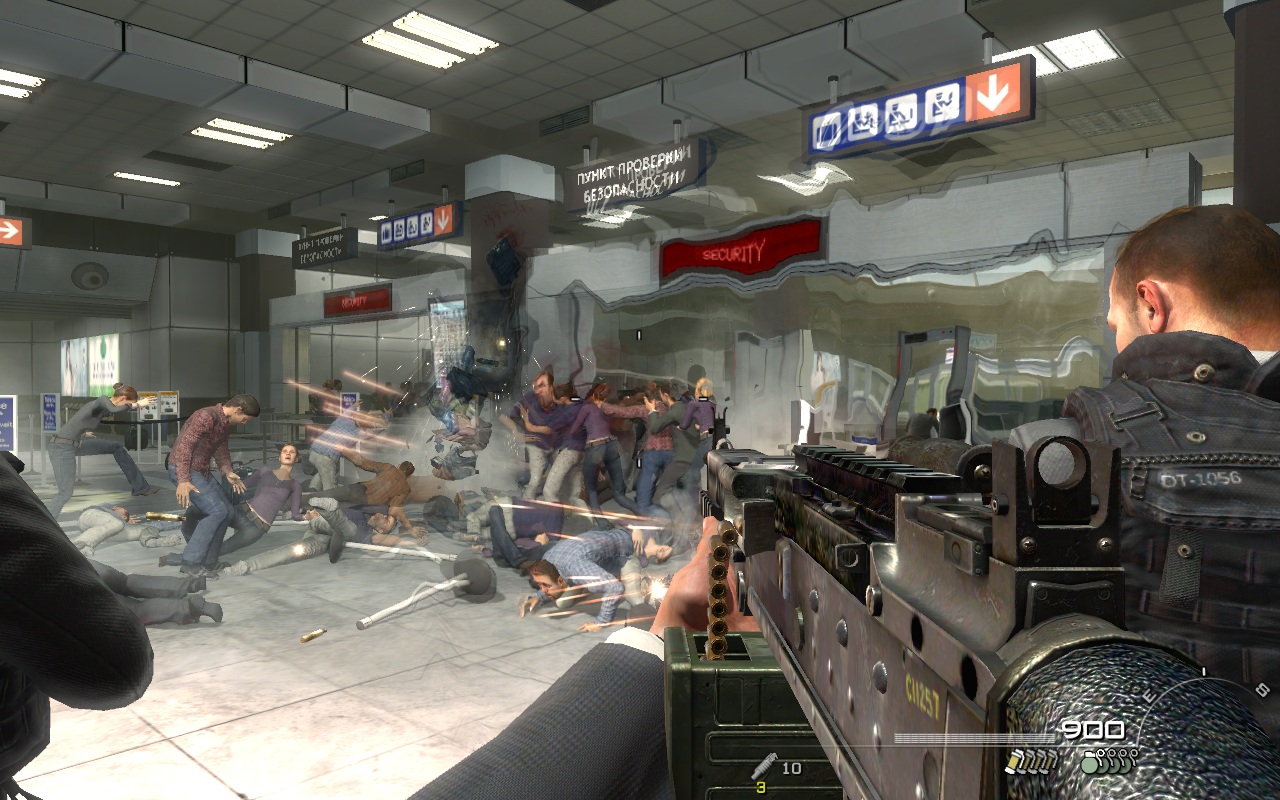Image resolution: width=1280 pixels, height=800 pixels.
Task: Select the luggage icon on the overhead sign
Action: click(x=826, y=131)
